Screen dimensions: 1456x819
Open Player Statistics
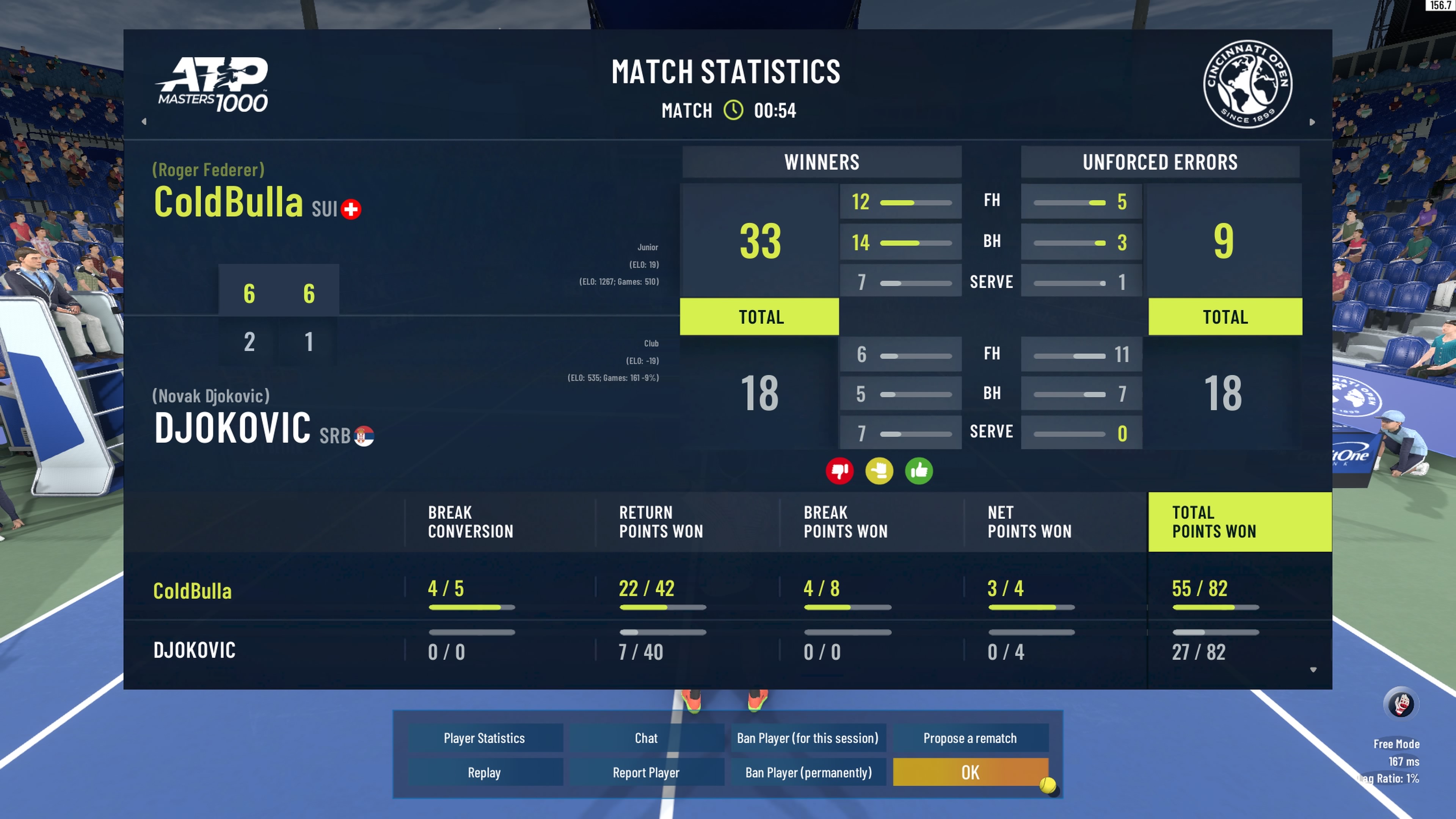485,738
